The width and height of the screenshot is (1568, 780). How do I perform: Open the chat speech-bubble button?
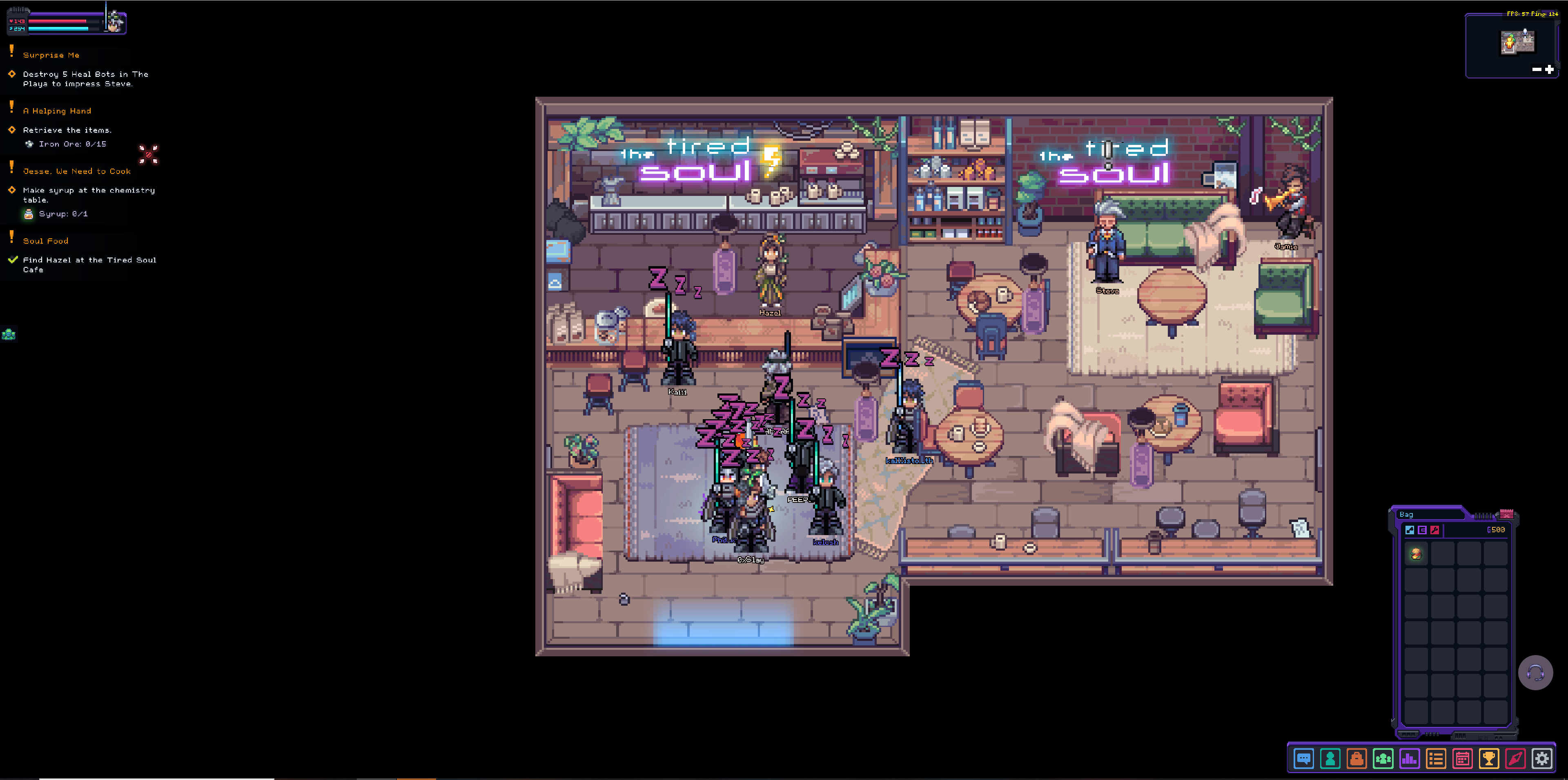point(1303,759)
